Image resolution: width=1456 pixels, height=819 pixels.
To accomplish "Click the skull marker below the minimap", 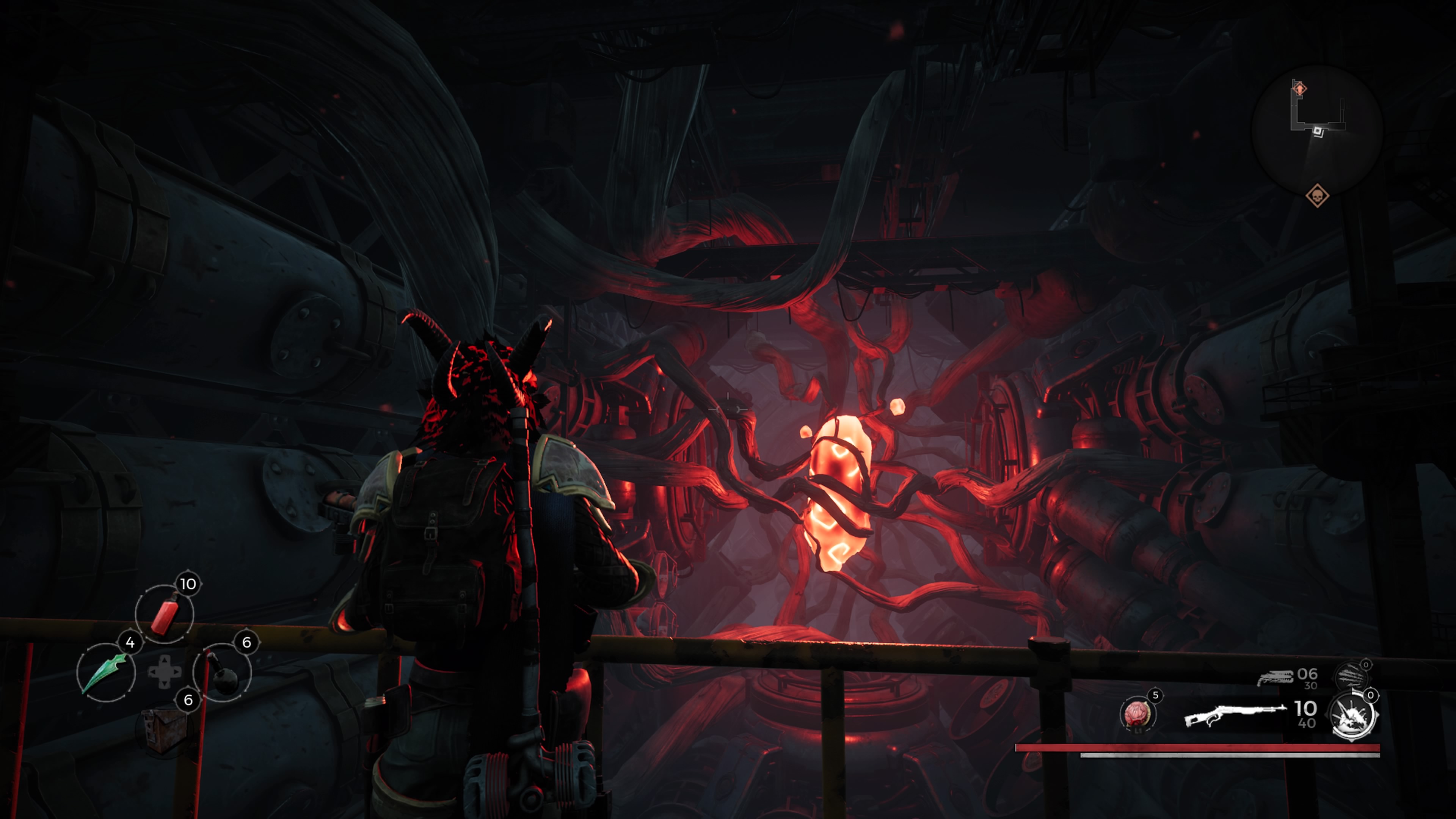I will 1317,196.
